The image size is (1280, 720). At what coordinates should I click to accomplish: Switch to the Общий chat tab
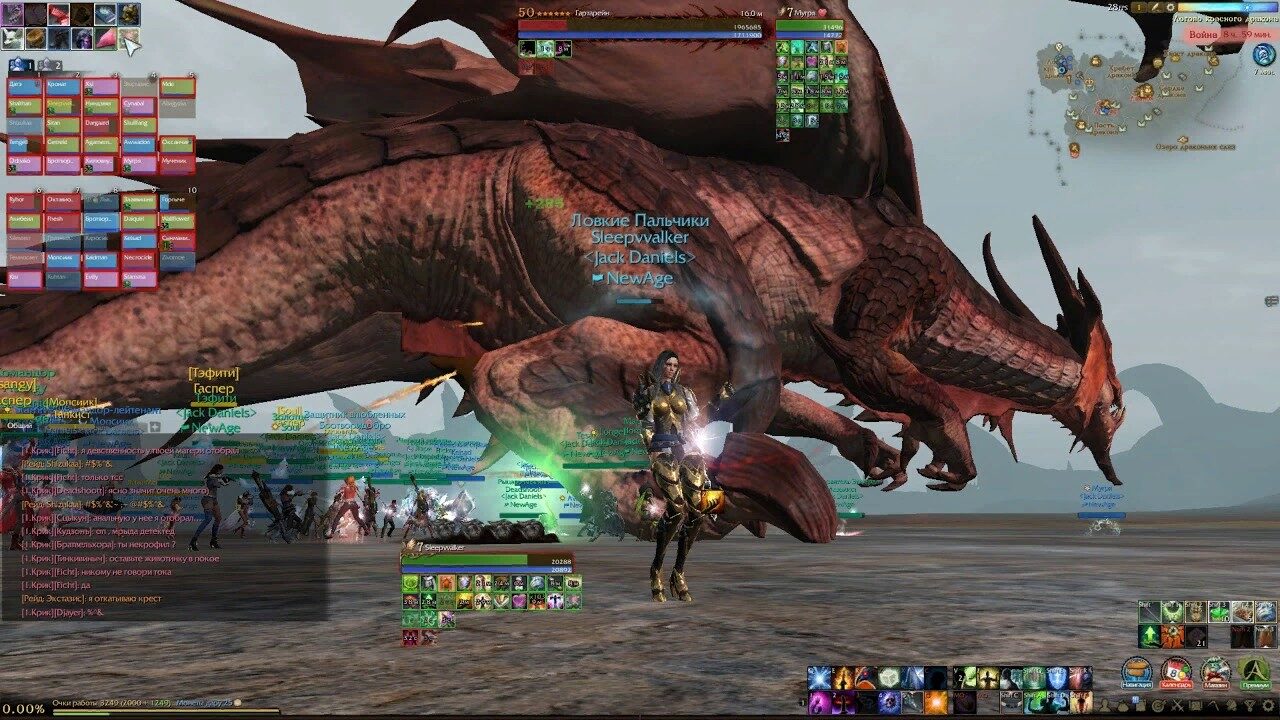click(x=20, y=425)
